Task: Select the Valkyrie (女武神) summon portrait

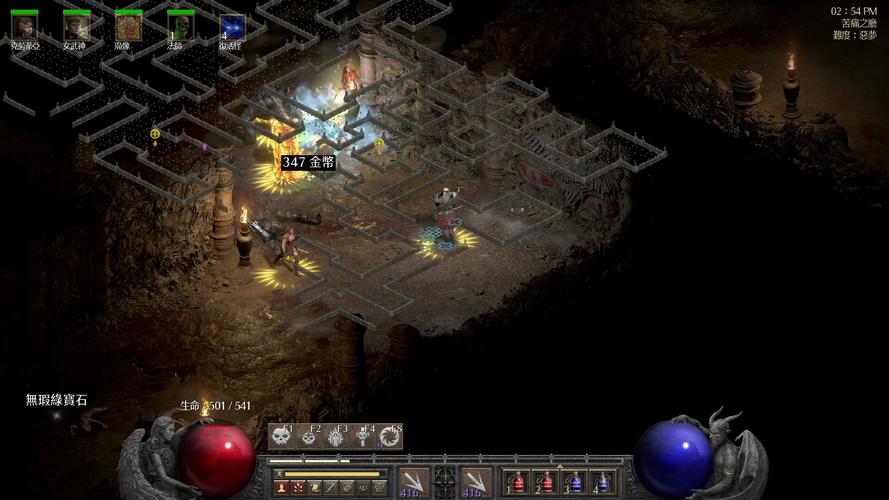Action: pyautogui.click(x=76, y=27)
